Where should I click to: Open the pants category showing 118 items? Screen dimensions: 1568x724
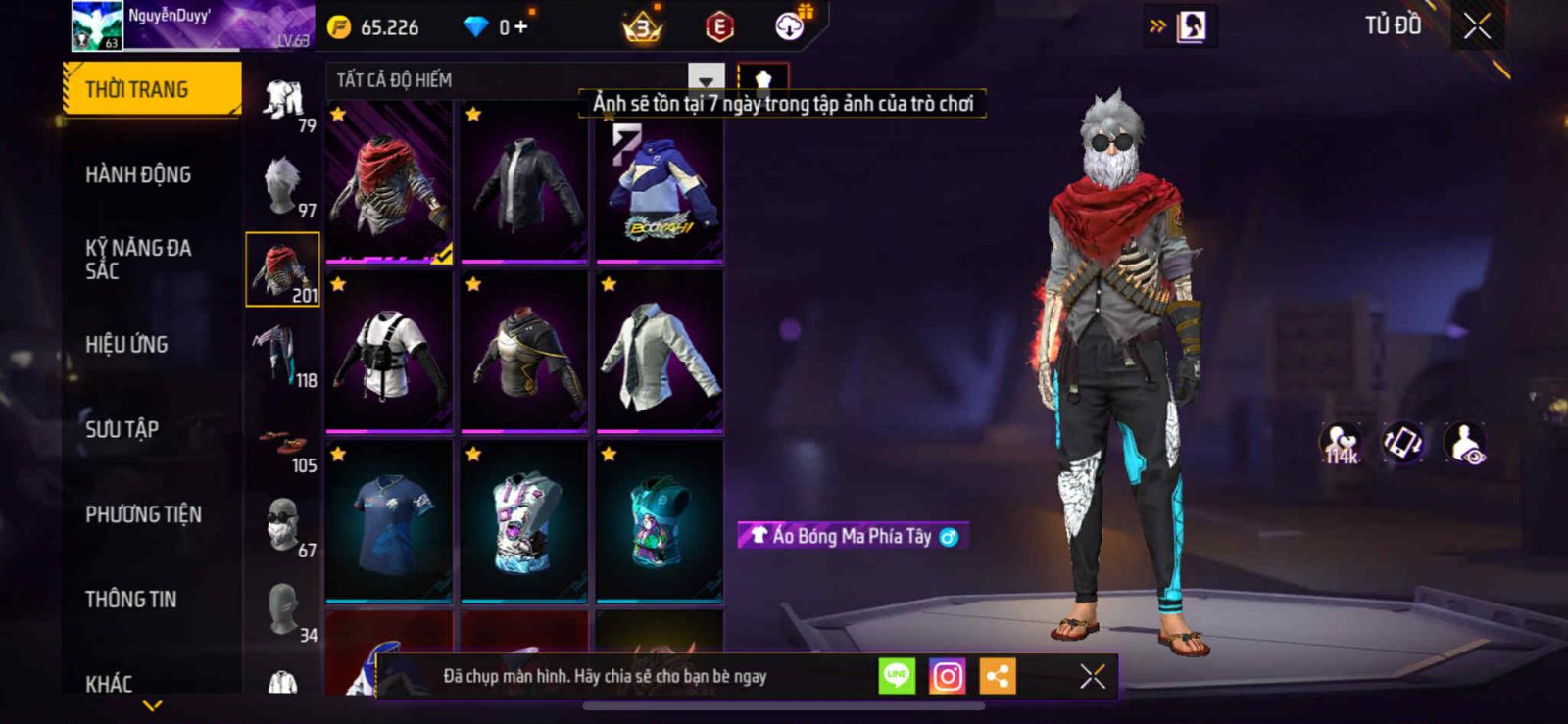pos(283,355)
